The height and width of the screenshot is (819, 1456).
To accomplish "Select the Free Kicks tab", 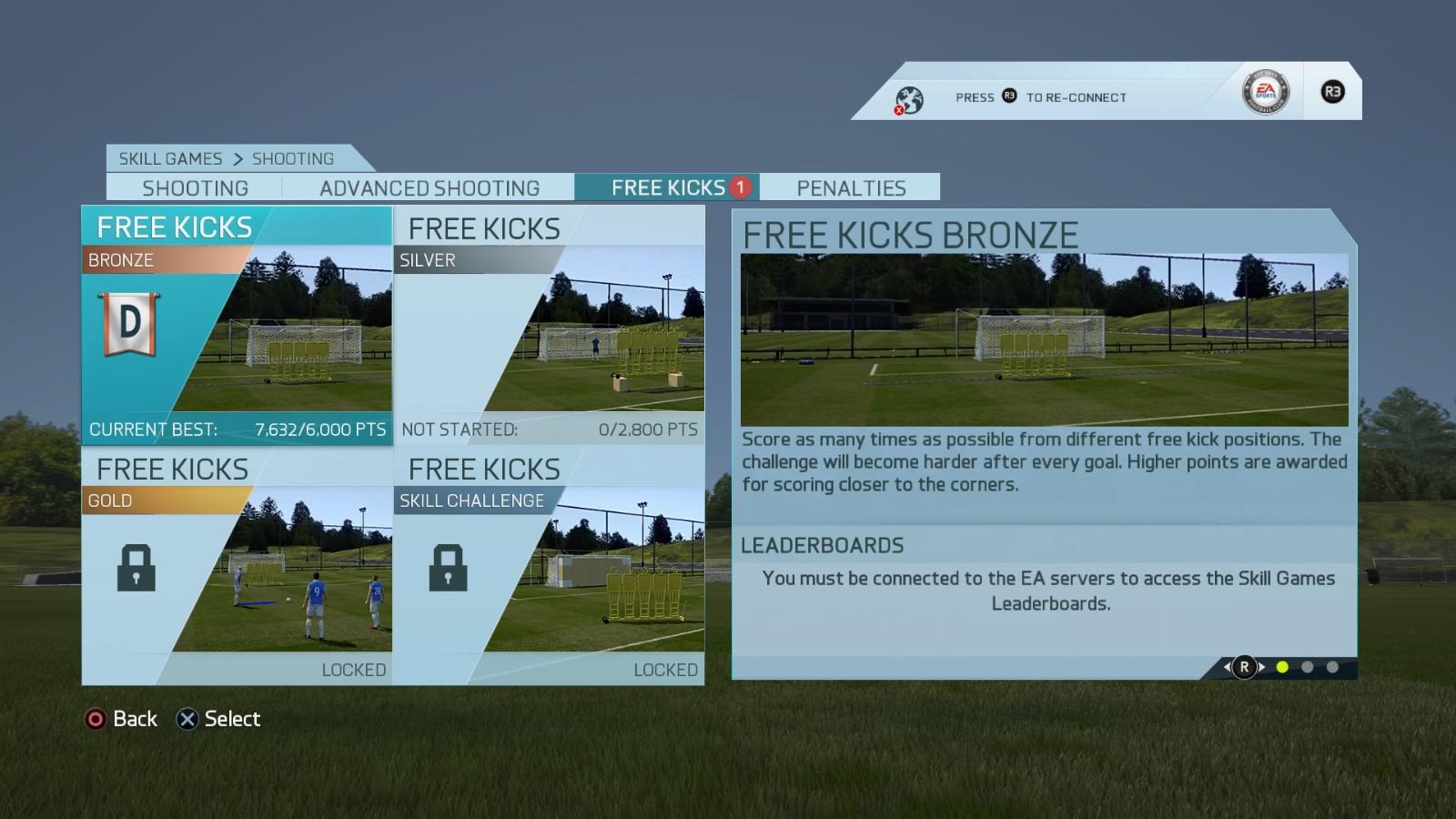I will tap(668, 187).
